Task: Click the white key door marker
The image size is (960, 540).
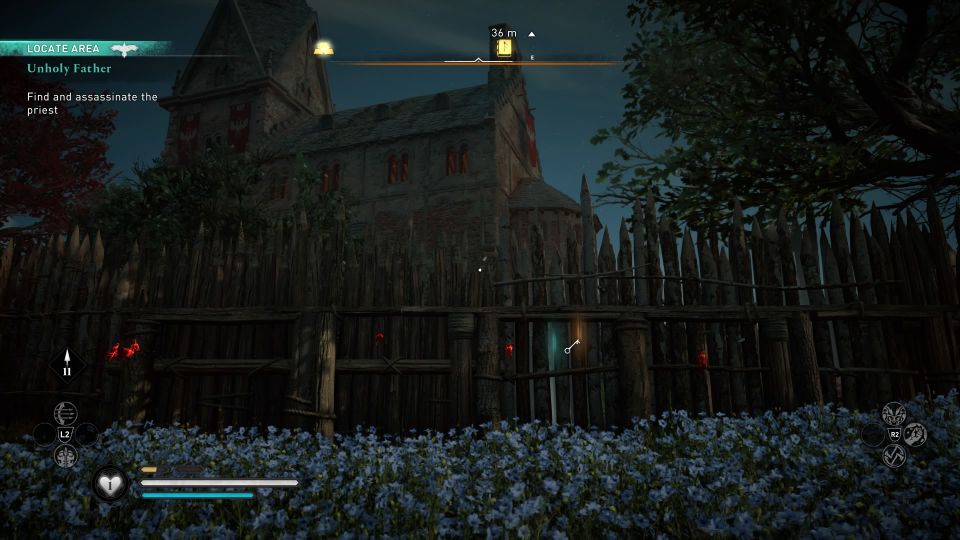Action: [x=571, y=347]
